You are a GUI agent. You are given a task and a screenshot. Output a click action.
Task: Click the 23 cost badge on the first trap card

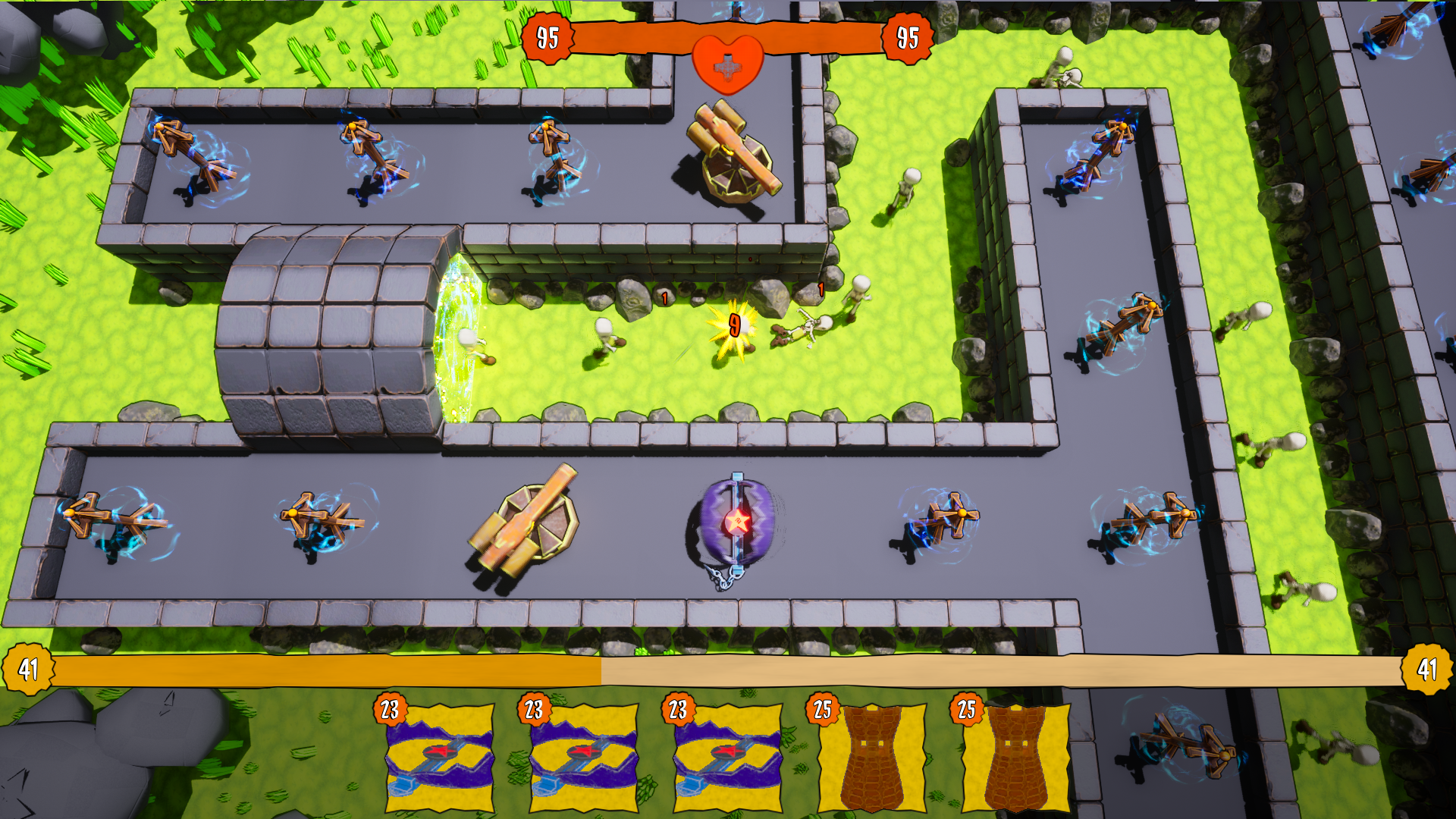[x=389, y=711]
